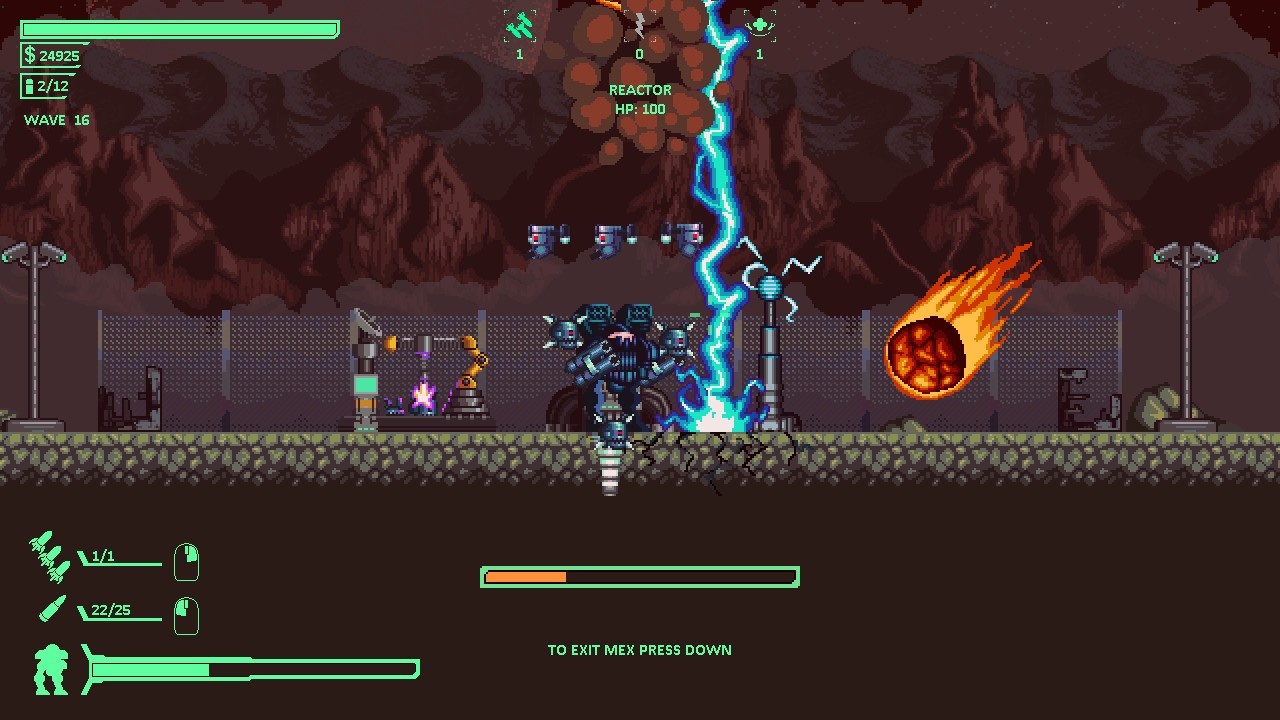The width and height of the screenshot is (1280, 720).
Task: Activate the repair ability icon at top center
Action: pos(758,24)
